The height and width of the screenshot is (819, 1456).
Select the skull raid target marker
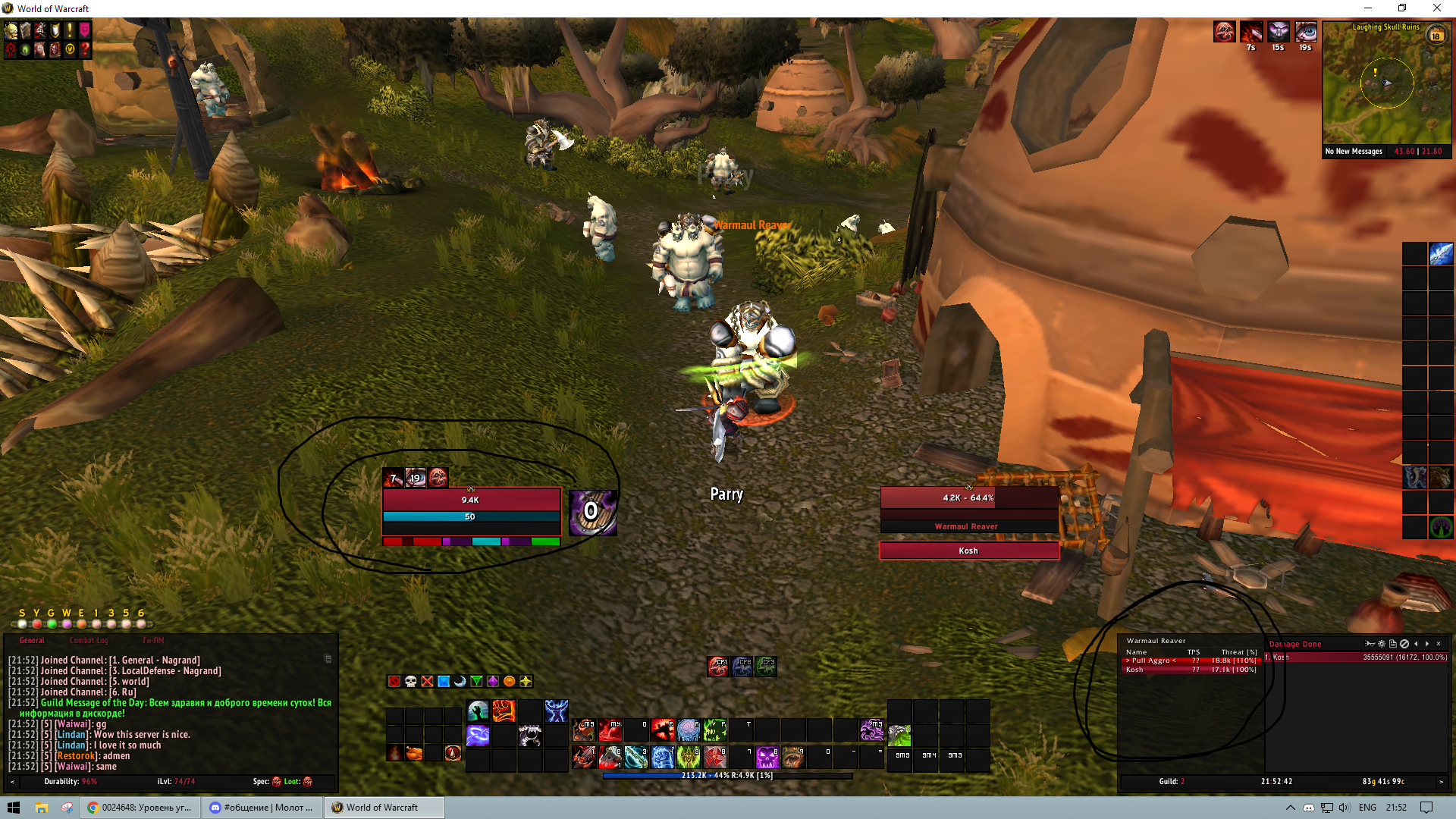coord(410,682)
